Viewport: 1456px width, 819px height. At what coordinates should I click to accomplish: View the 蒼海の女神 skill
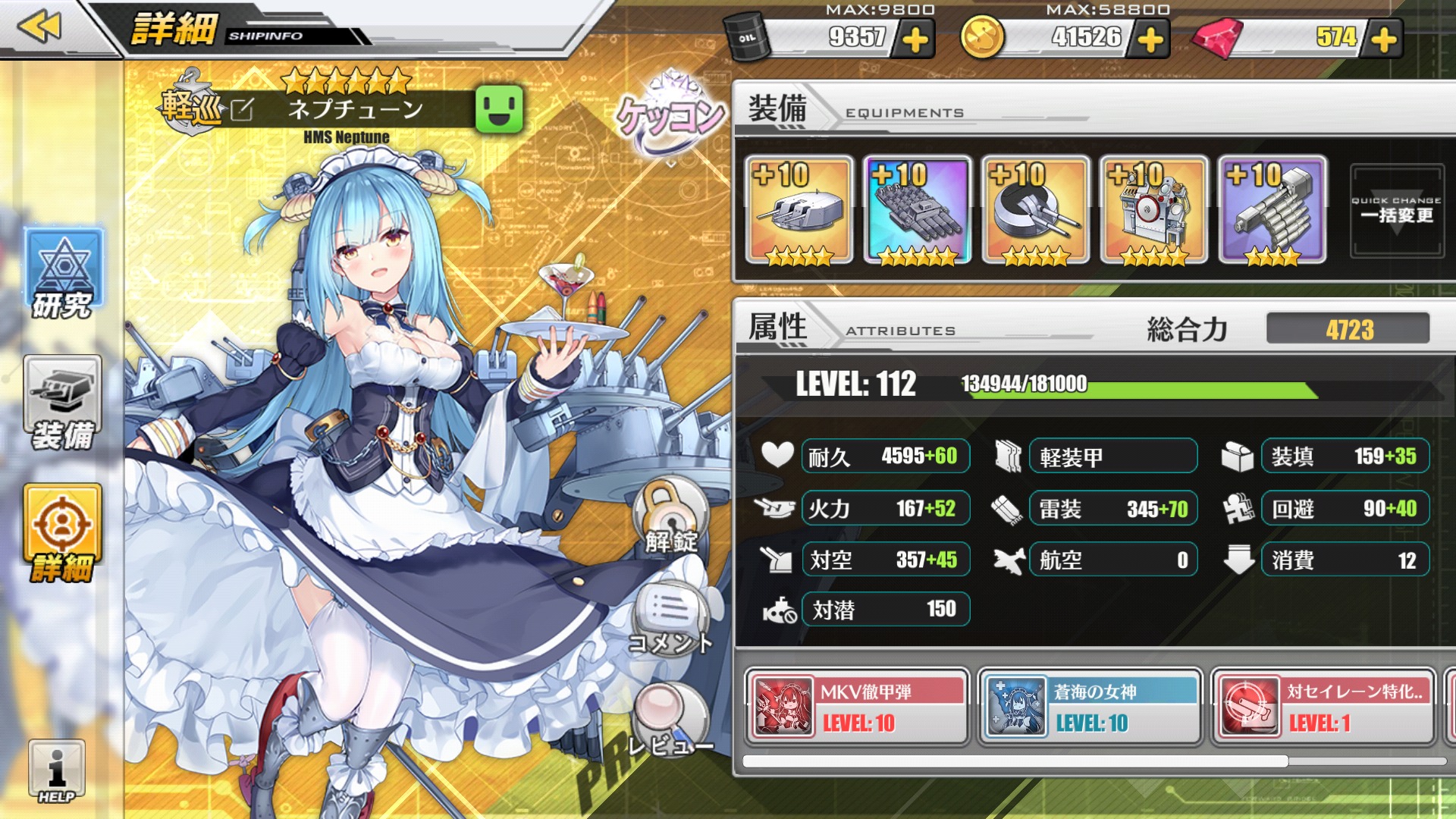[1090, 708]
